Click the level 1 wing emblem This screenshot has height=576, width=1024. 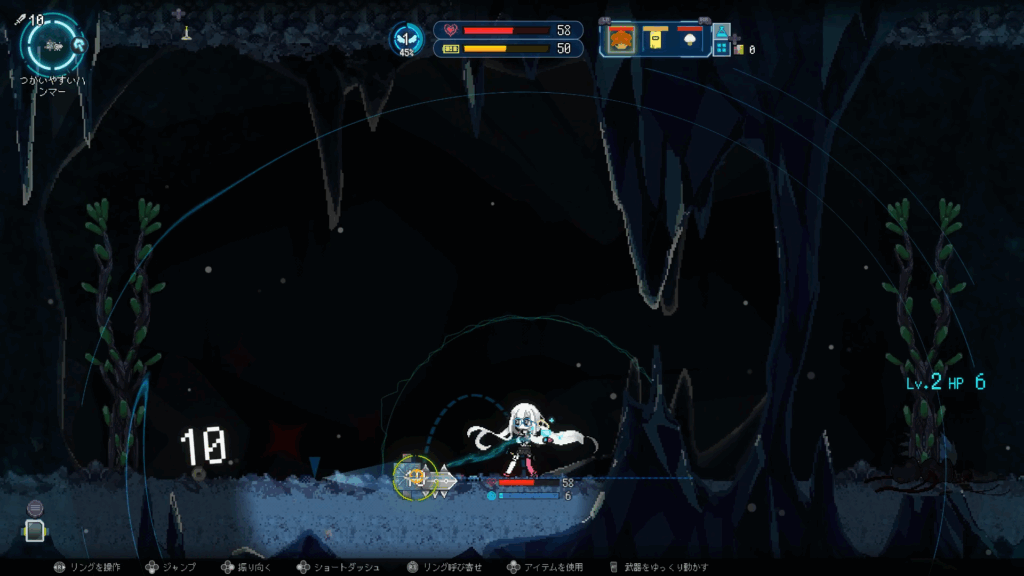(x=406, y=39)
